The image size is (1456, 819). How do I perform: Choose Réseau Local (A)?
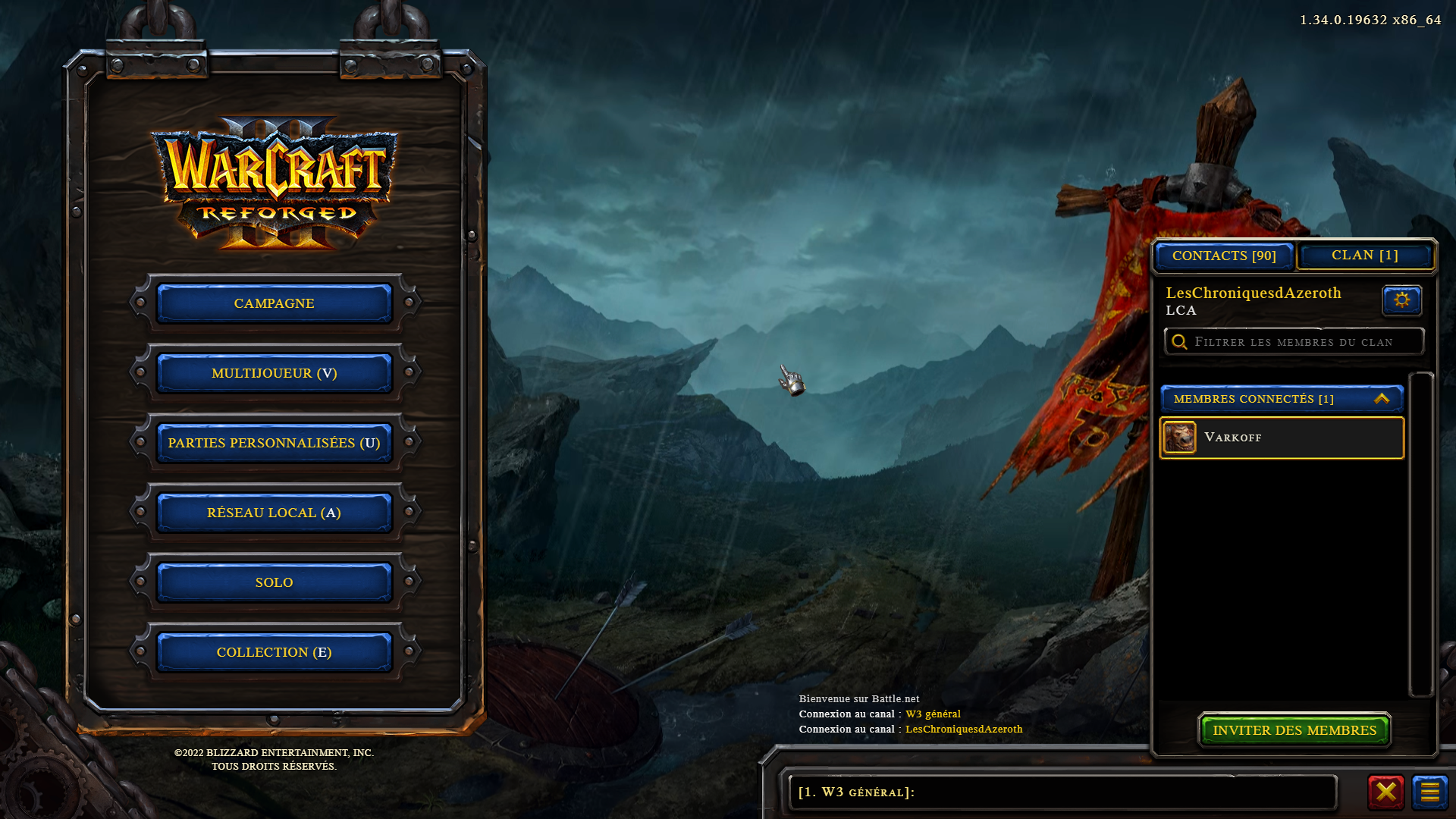pyautogui.click(x=274, y=513)
